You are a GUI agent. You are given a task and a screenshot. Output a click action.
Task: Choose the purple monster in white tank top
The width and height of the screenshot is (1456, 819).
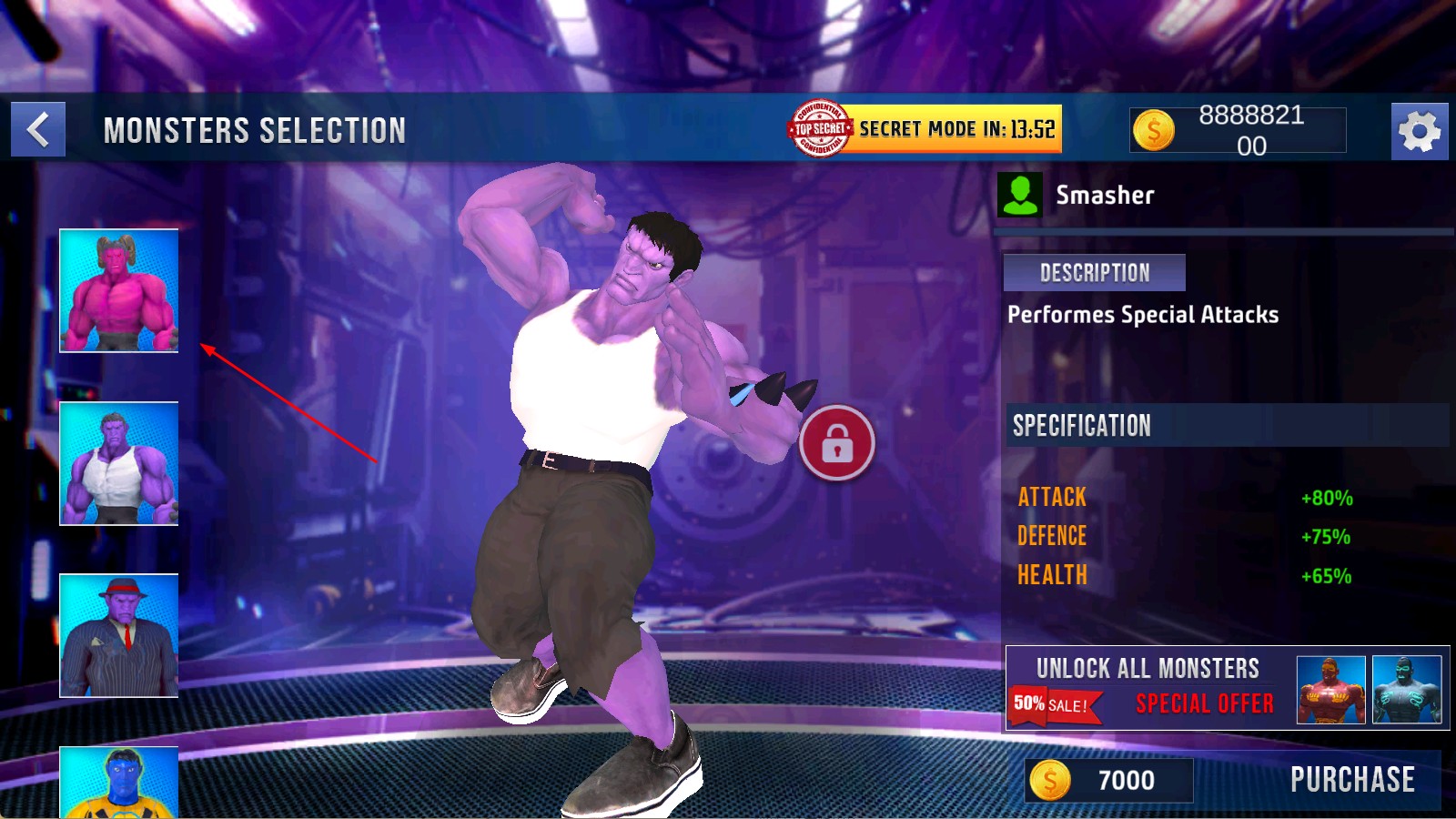coord(119,463)
